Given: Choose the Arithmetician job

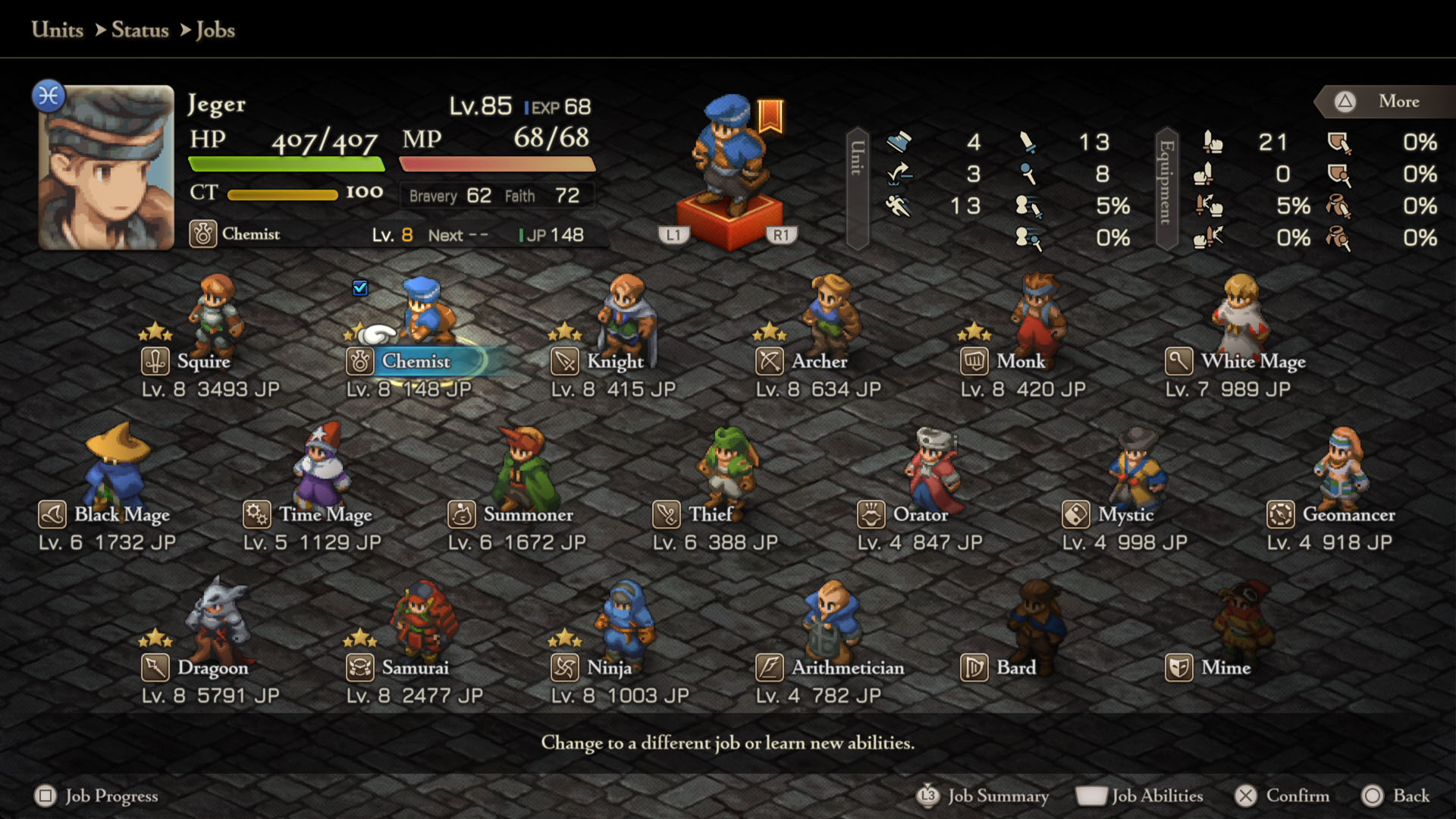Looking at the screenshot, I should coord(847,668).
